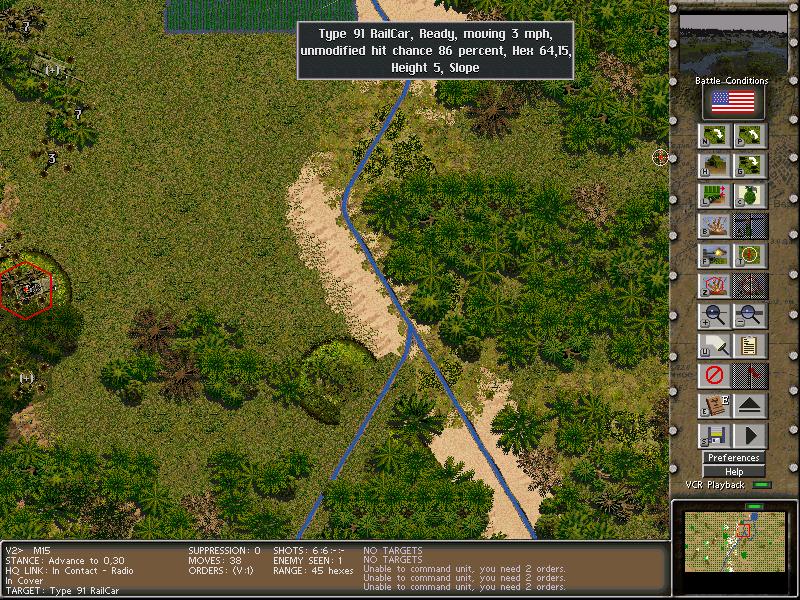
Task: Open the clipboard report button
Action: pos(750,346)
